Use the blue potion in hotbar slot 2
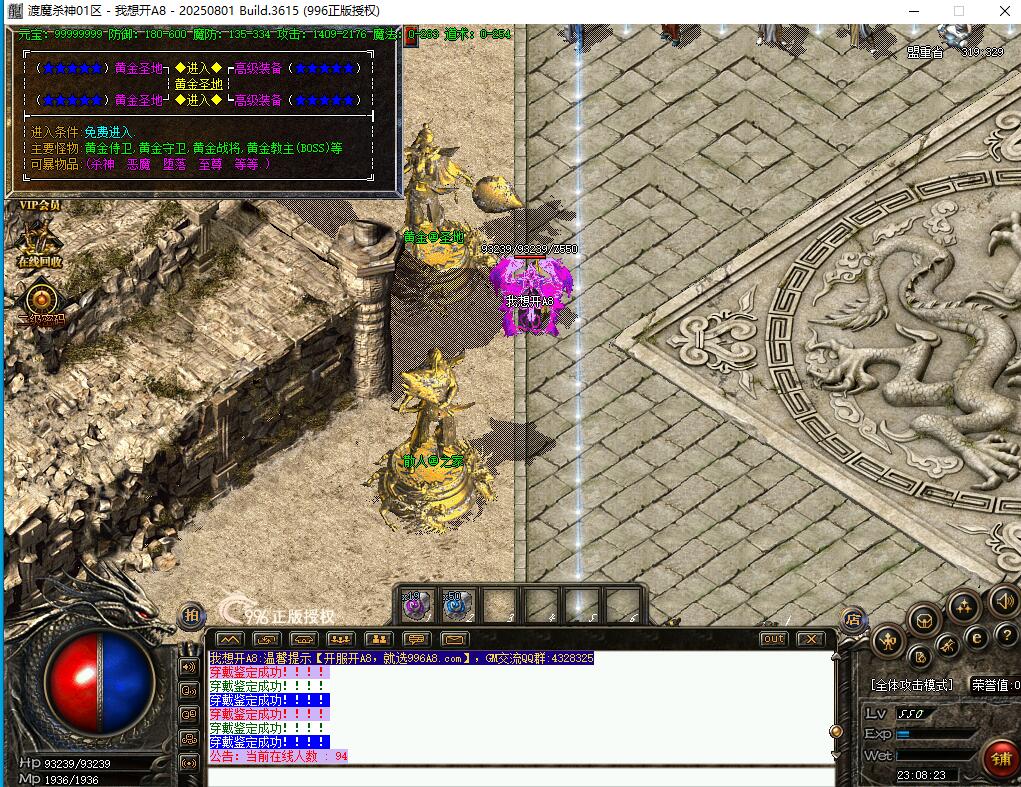Viewport: 1021px width, 787px height. click(x=456, y=603)
